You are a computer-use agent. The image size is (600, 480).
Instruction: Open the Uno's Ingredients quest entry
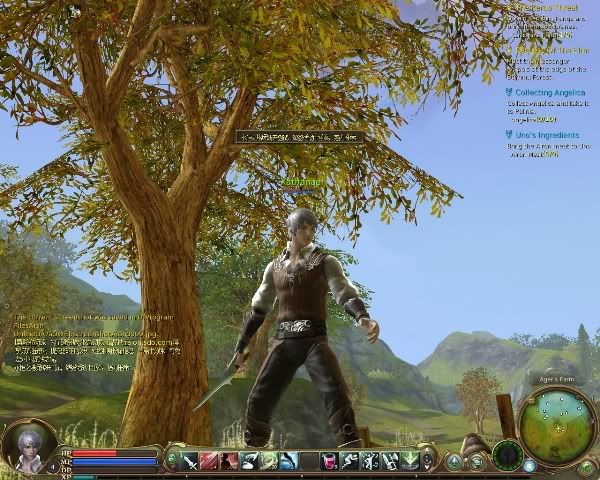tap(548, 135)
